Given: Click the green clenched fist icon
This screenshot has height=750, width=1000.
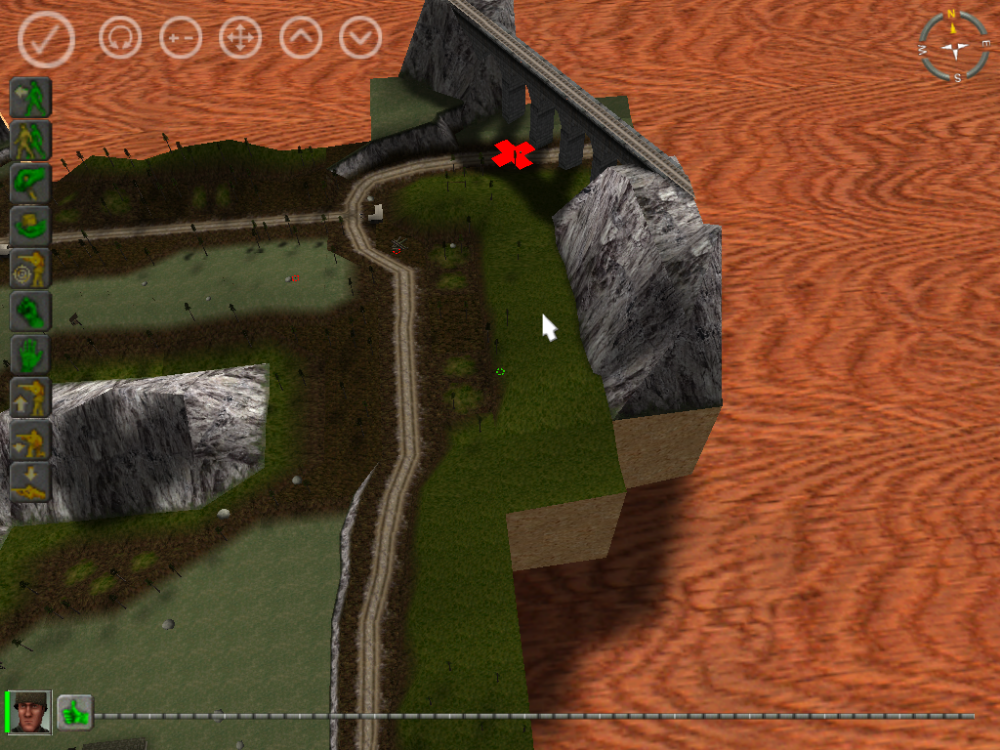Looking at the screenshot, I should pos(31,312).
